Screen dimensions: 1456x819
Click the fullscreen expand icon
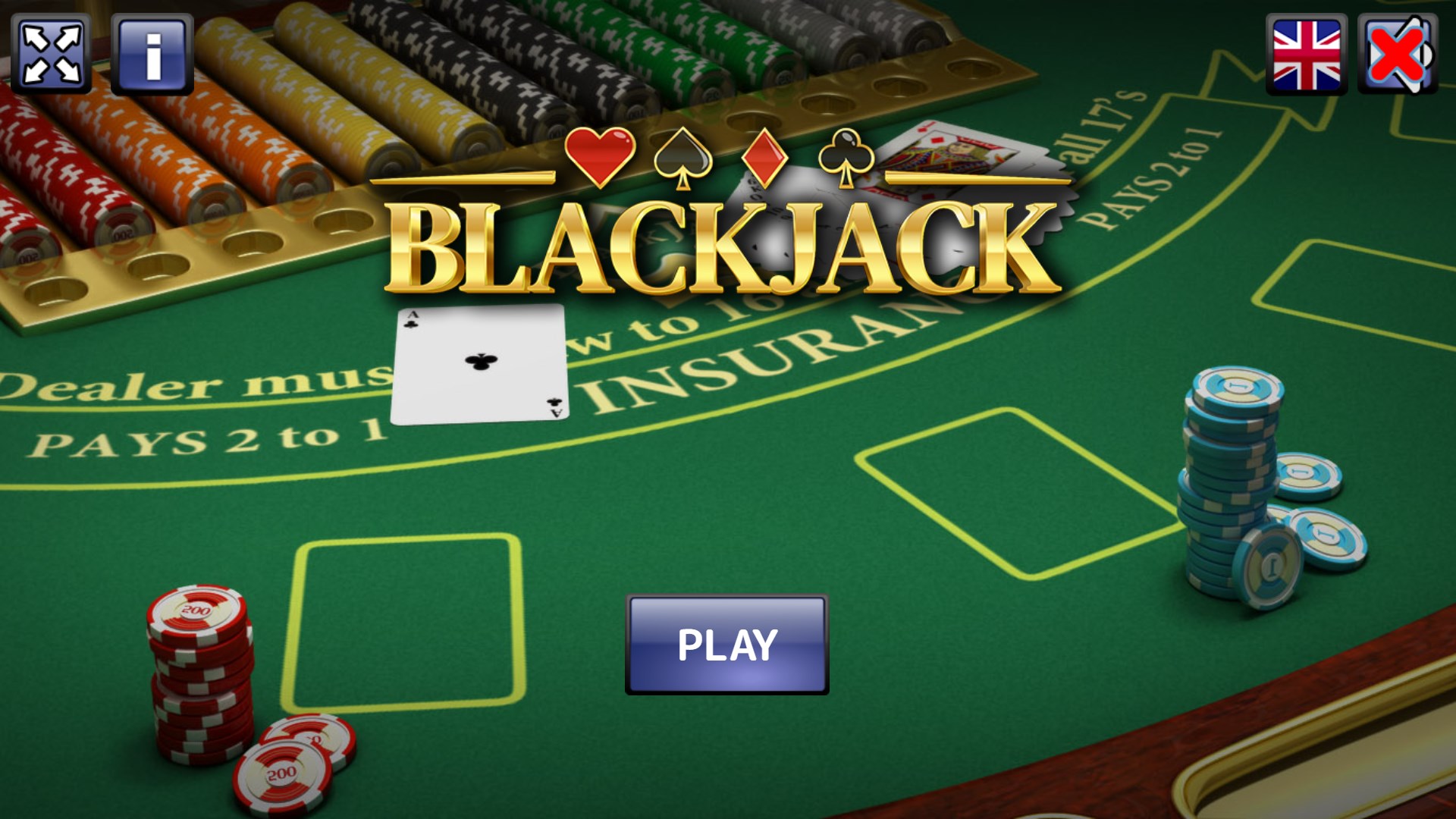pyautogui.click(x=52, y=53)
